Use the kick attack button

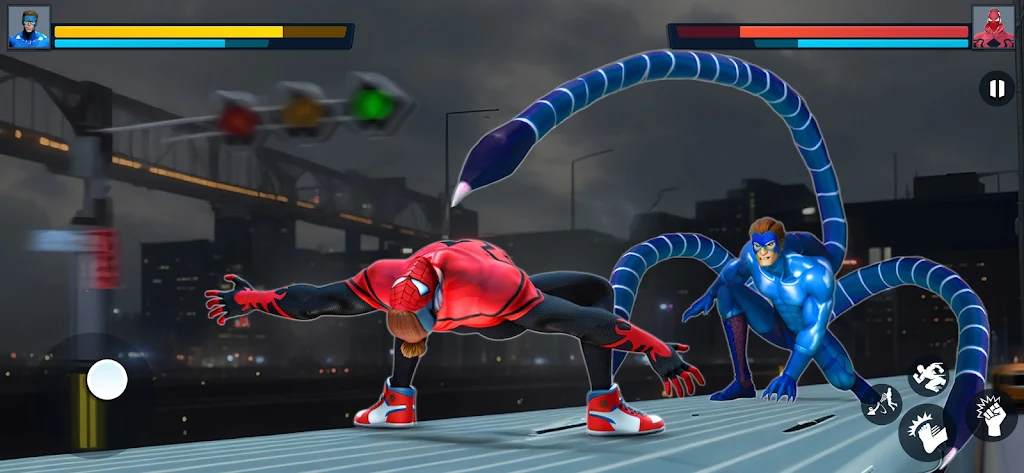924,433
